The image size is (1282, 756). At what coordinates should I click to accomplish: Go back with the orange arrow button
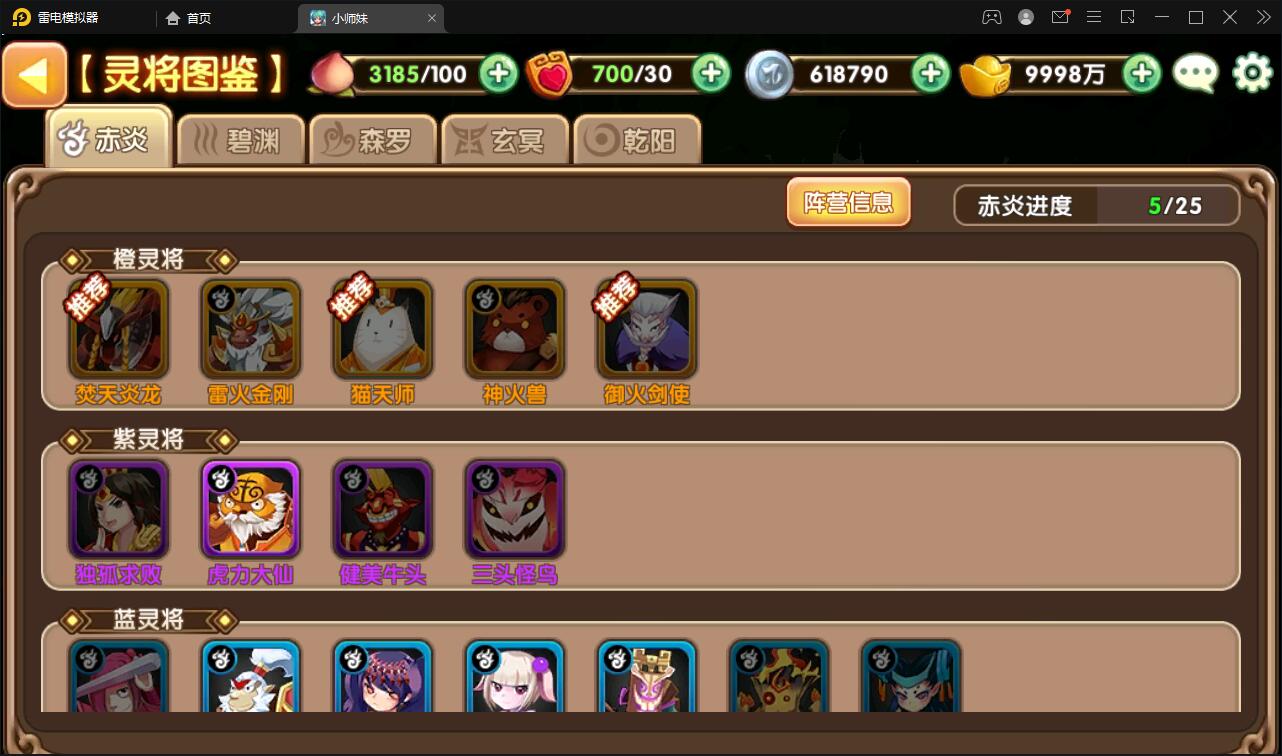pyautogui.click(x=35, y=76)
